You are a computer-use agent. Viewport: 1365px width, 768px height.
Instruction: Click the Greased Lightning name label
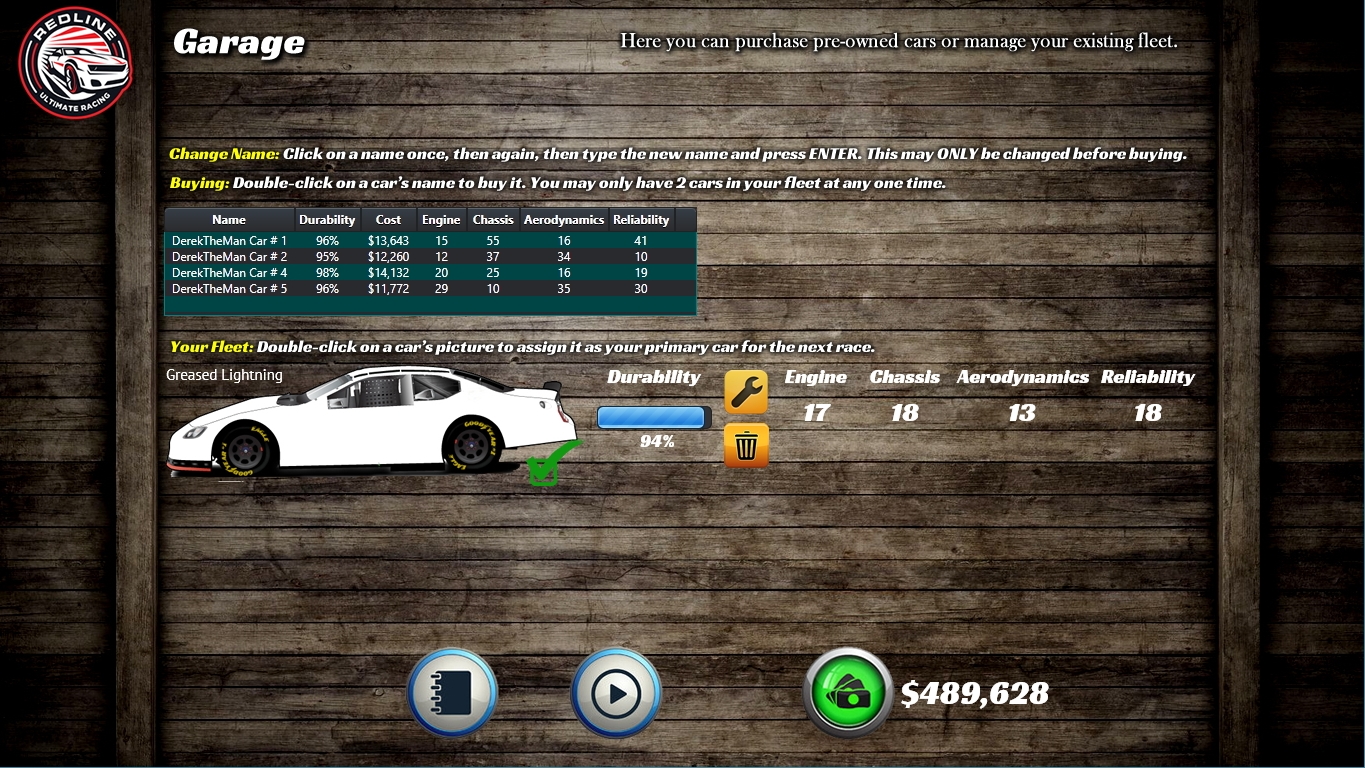click(x=223, y=375)
